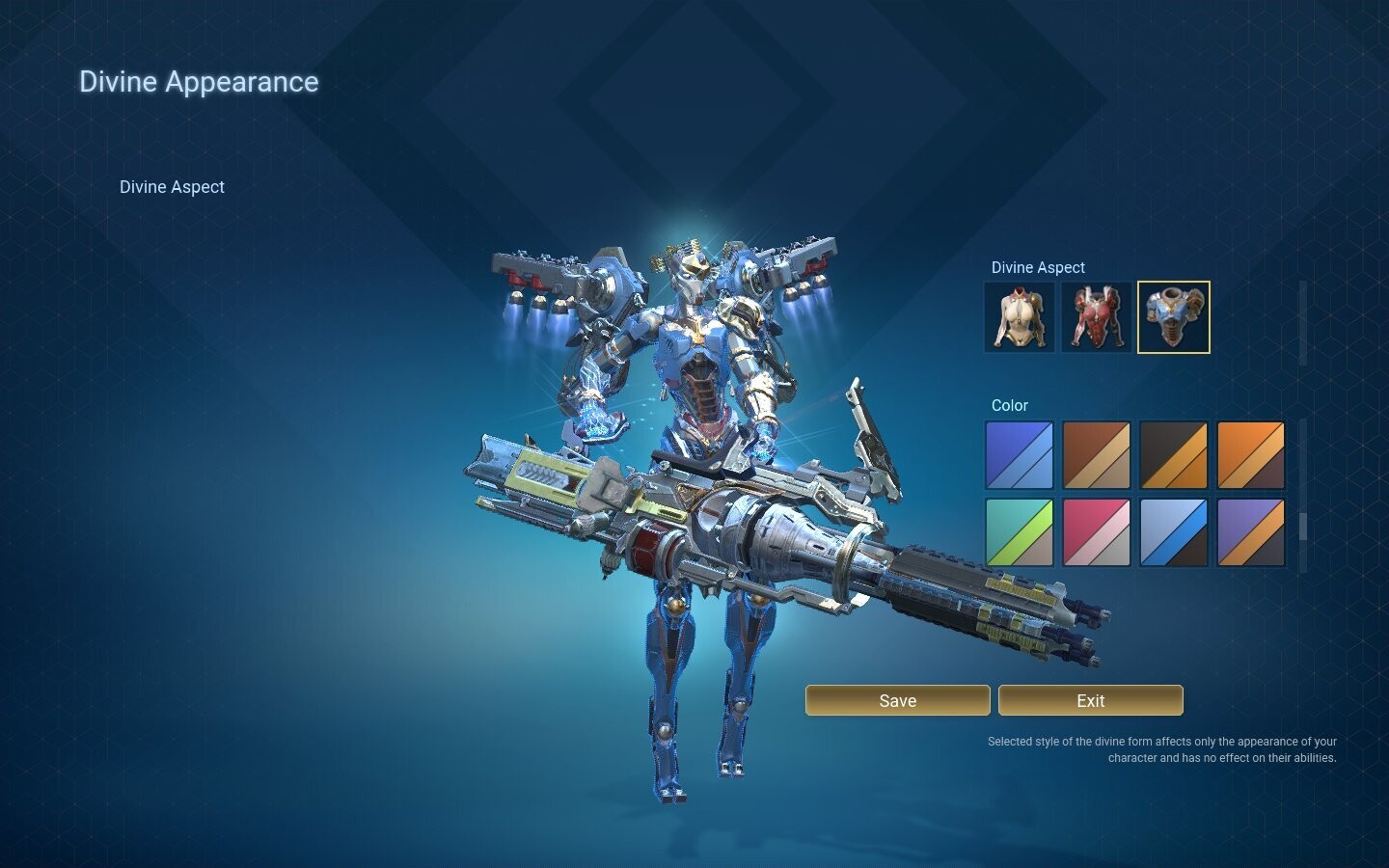The image size is (1389, 868).
Task: Apply the pink and rose color scheme
Action: pyautogui.click(x=1097, y=531)
